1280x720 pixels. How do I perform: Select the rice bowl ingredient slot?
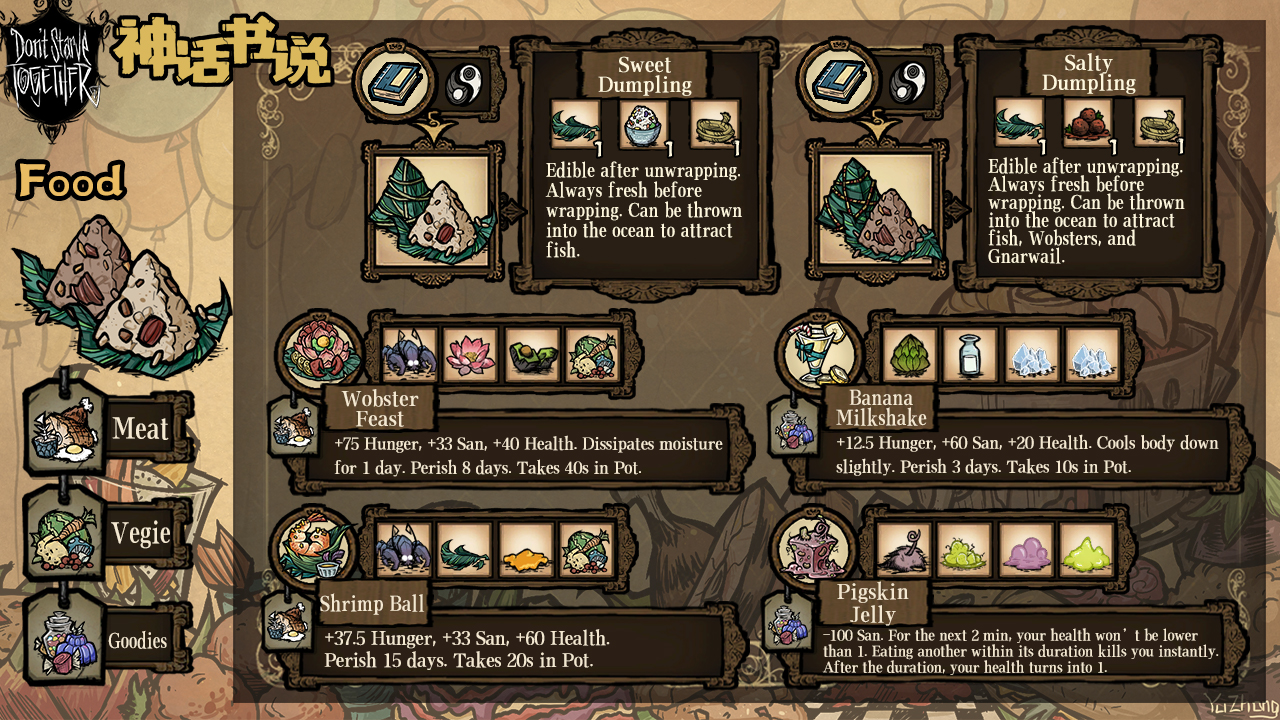[x=644, y=127]
